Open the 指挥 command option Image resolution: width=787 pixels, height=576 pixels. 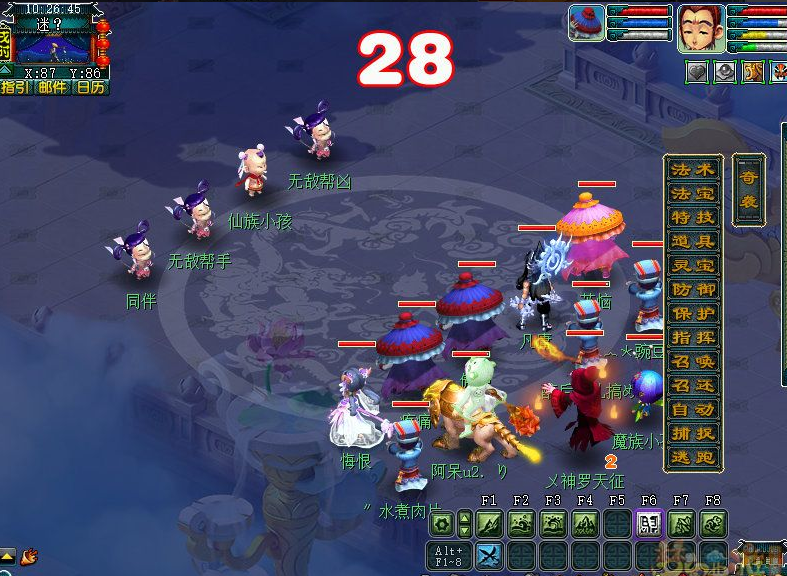pyautogui.click(x=693, y=338)
